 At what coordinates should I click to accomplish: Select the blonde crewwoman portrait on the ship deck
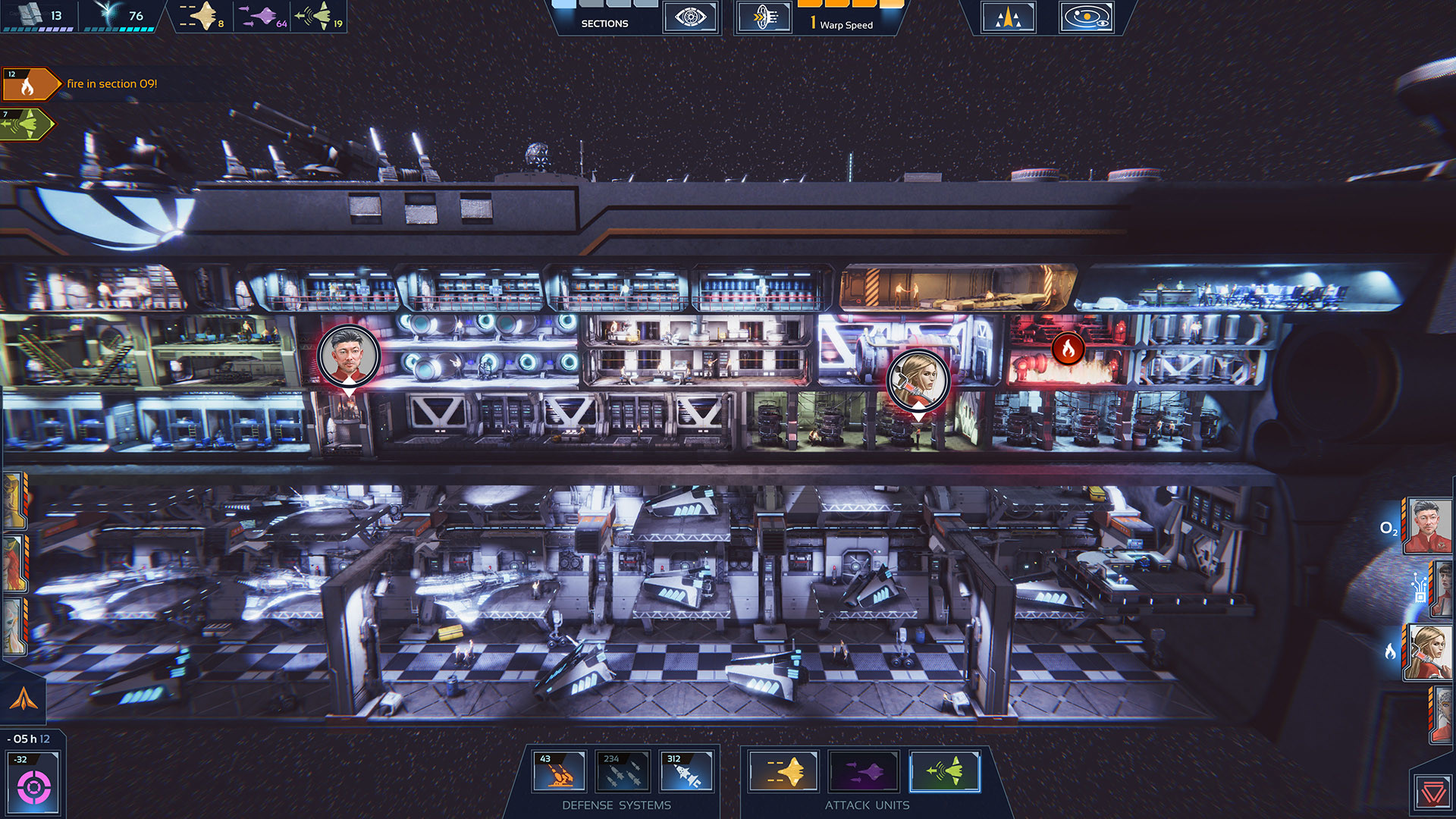click(x=918, y=380)
